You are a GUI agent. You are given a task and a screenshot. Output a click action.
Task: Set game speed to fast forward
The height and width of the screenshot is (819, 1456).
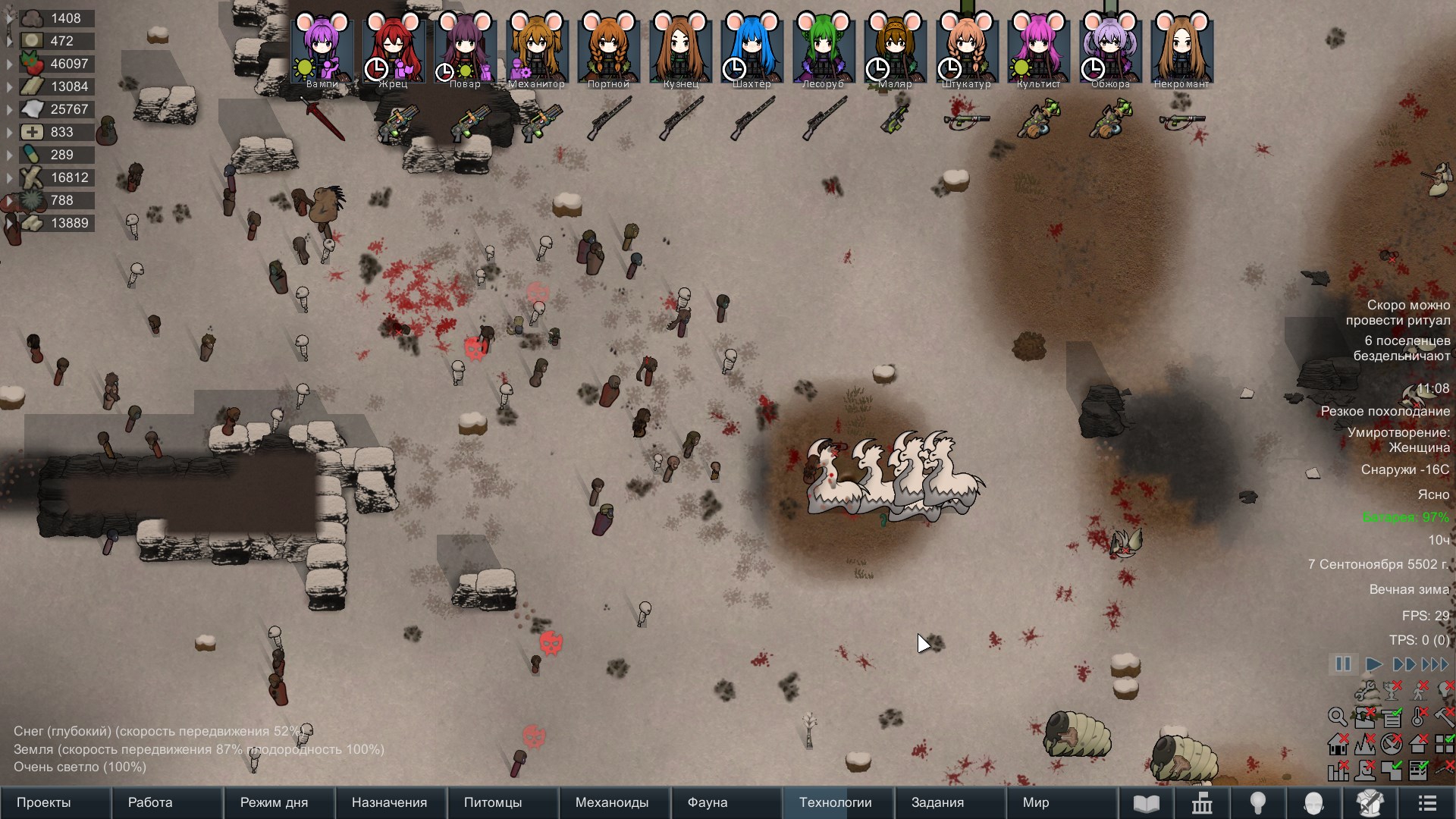1404,664
